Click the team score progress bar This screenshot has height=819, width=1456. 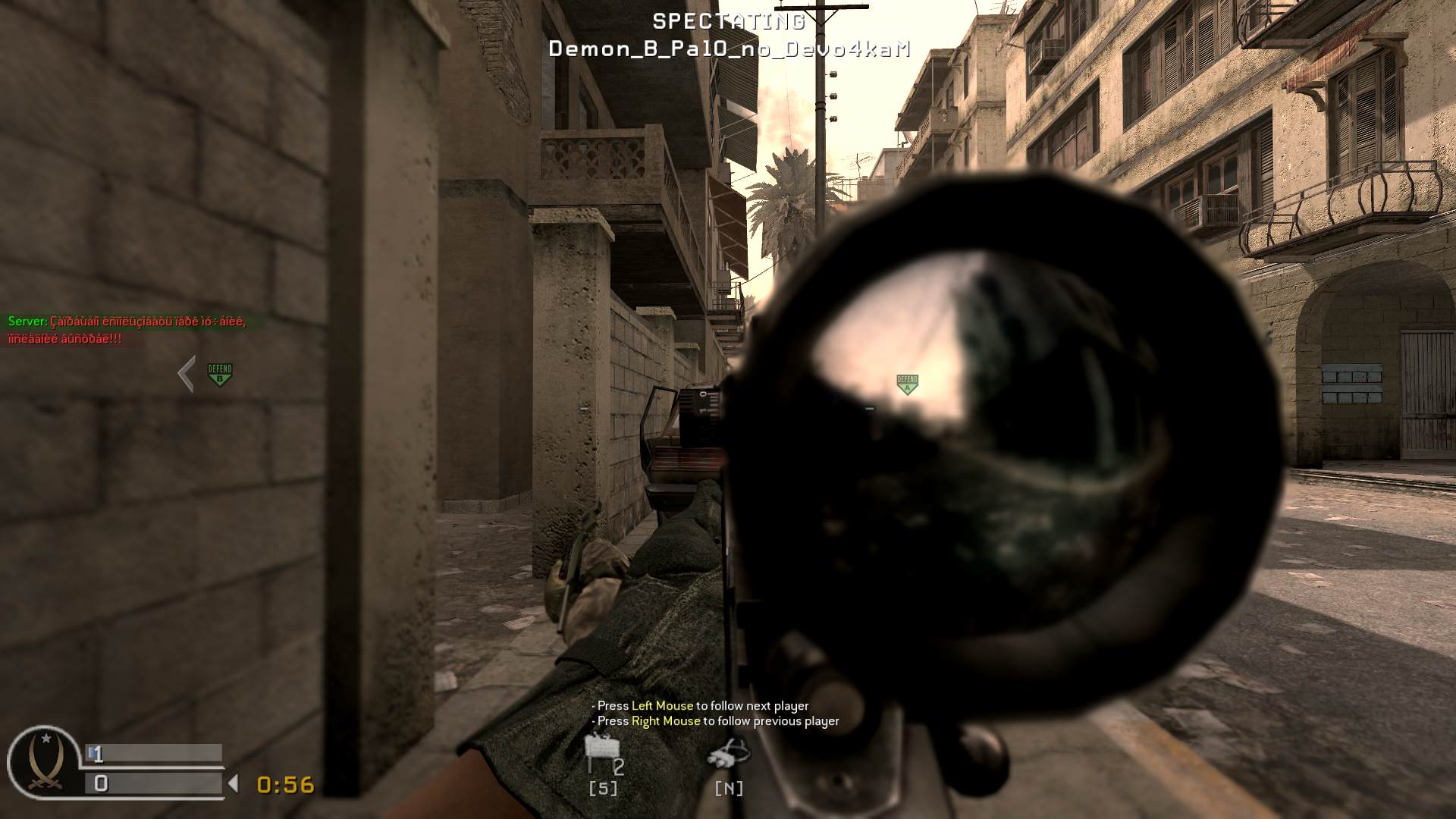152,753
